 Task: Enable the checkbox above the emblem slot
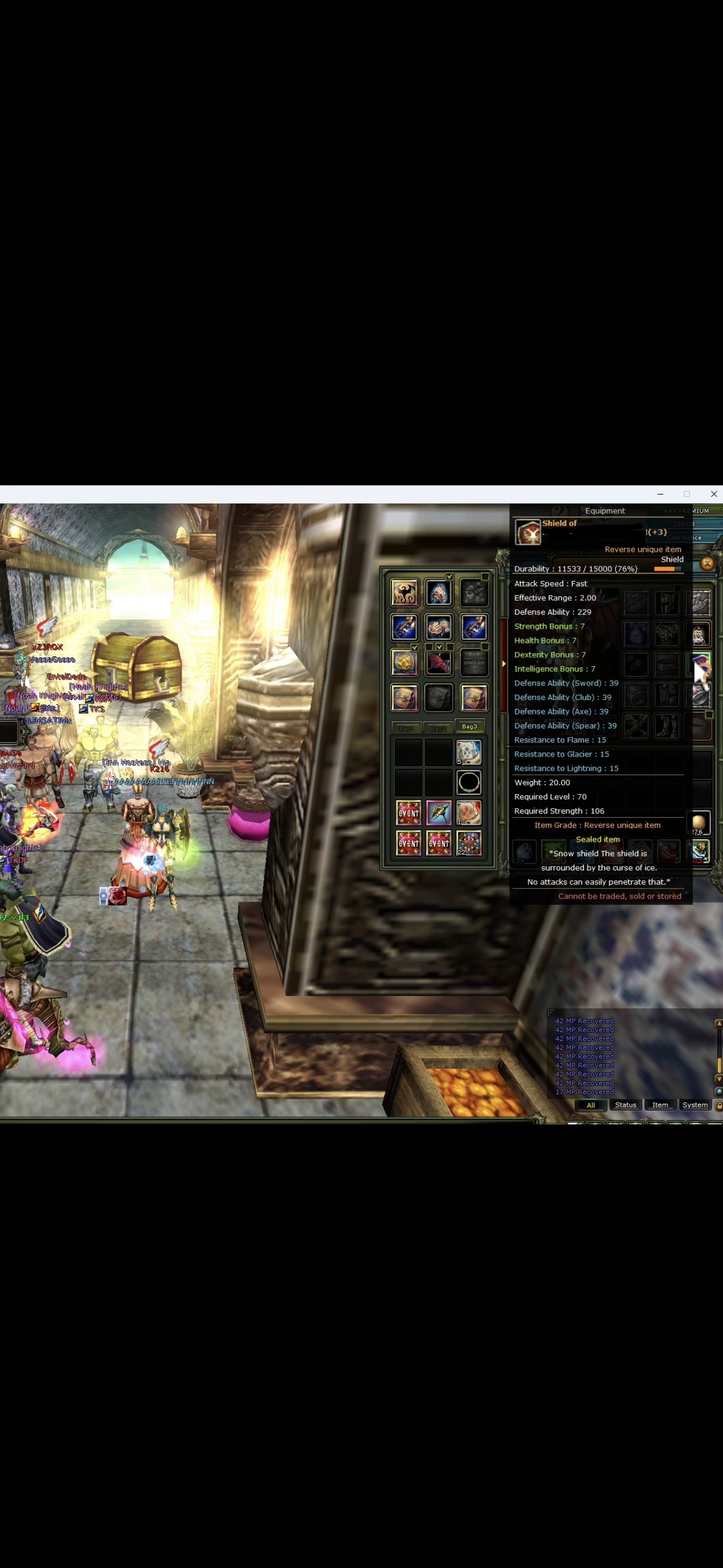point(484,648)
